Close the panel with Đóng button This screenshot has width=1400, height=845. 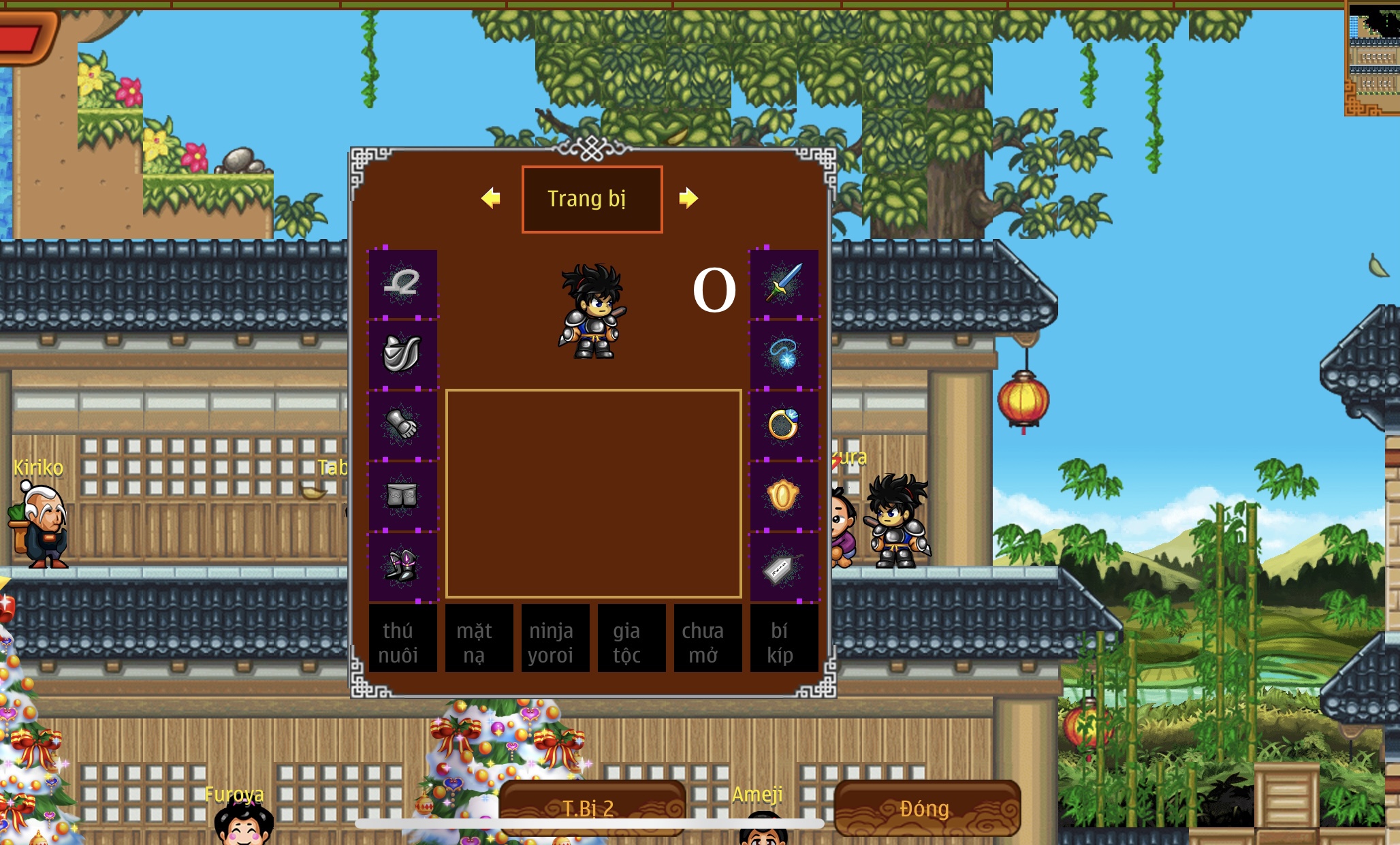[926, 808]
